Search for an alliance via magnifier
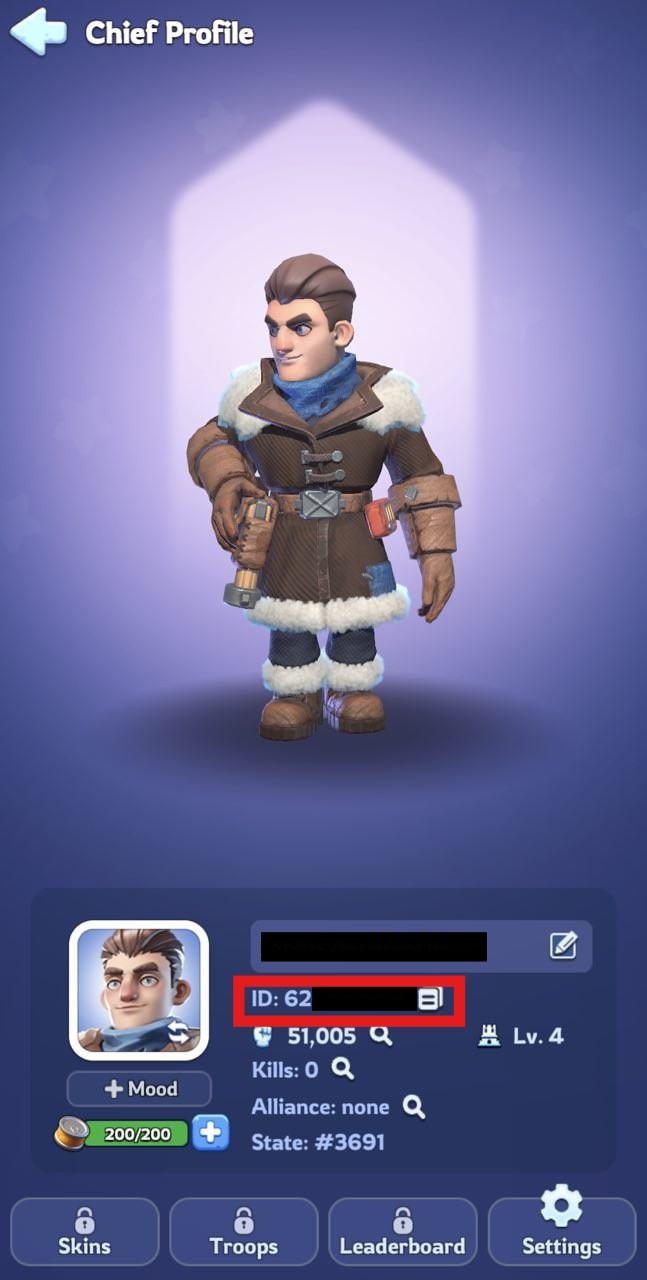 point(414,1106)
